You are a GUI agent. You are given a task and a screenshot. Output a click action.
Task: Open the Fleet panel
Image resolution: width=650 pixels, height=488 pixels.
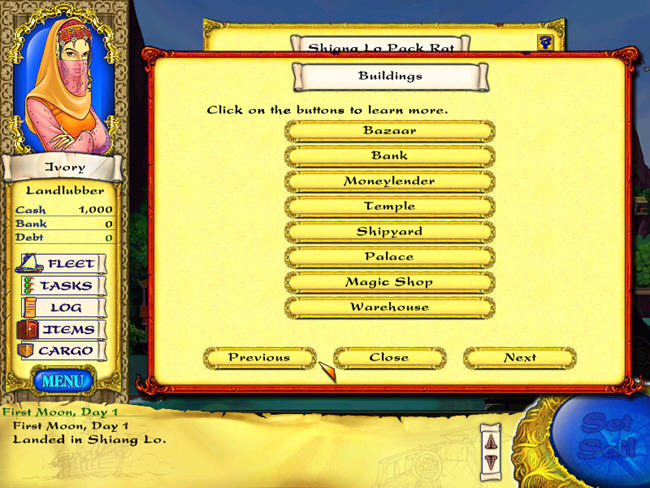pyautogui.click(x=60, y=264)
